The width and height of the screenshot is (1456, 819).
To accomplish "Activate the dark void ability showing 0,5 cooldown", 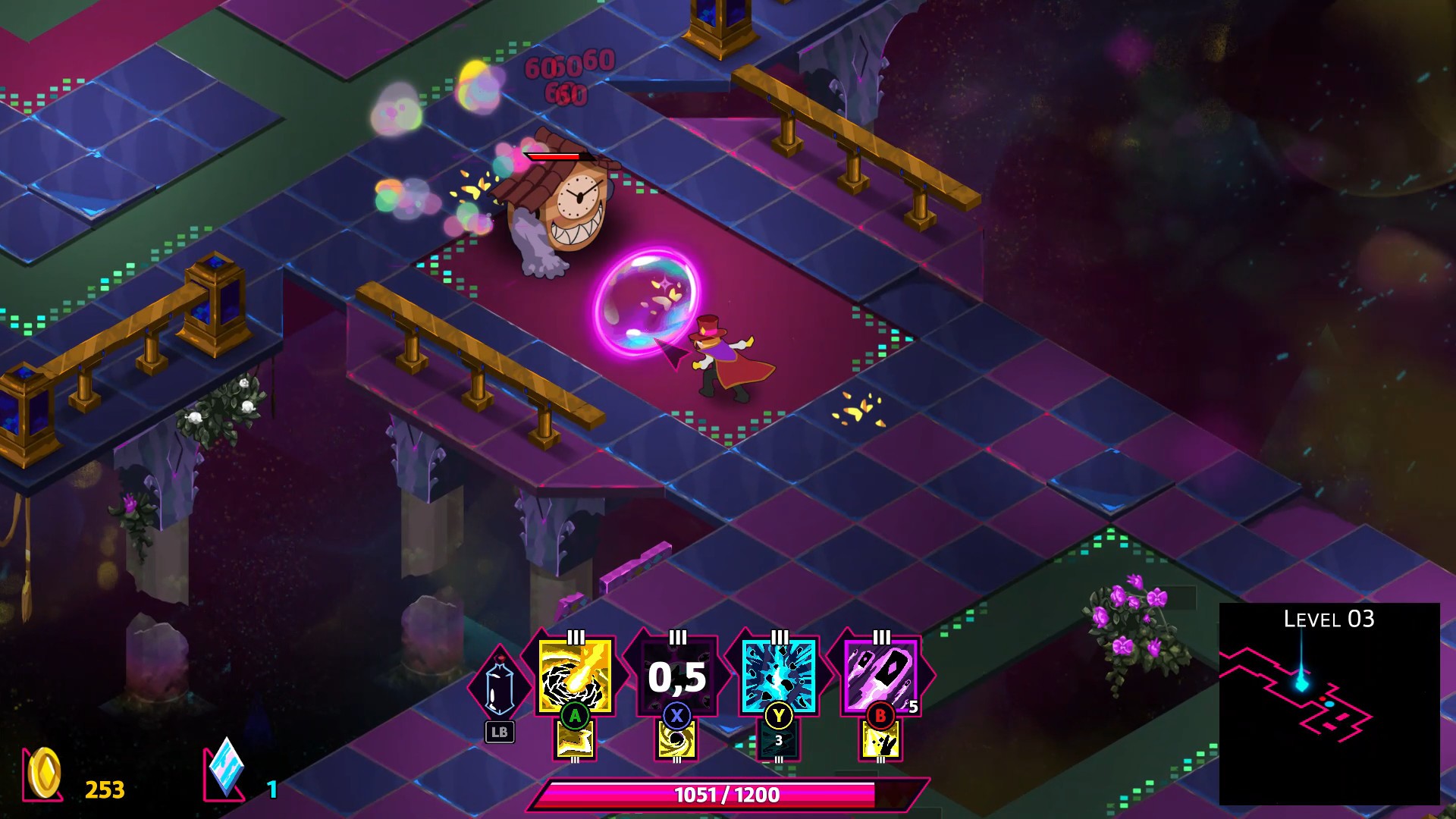I will (x=677, y=679).
